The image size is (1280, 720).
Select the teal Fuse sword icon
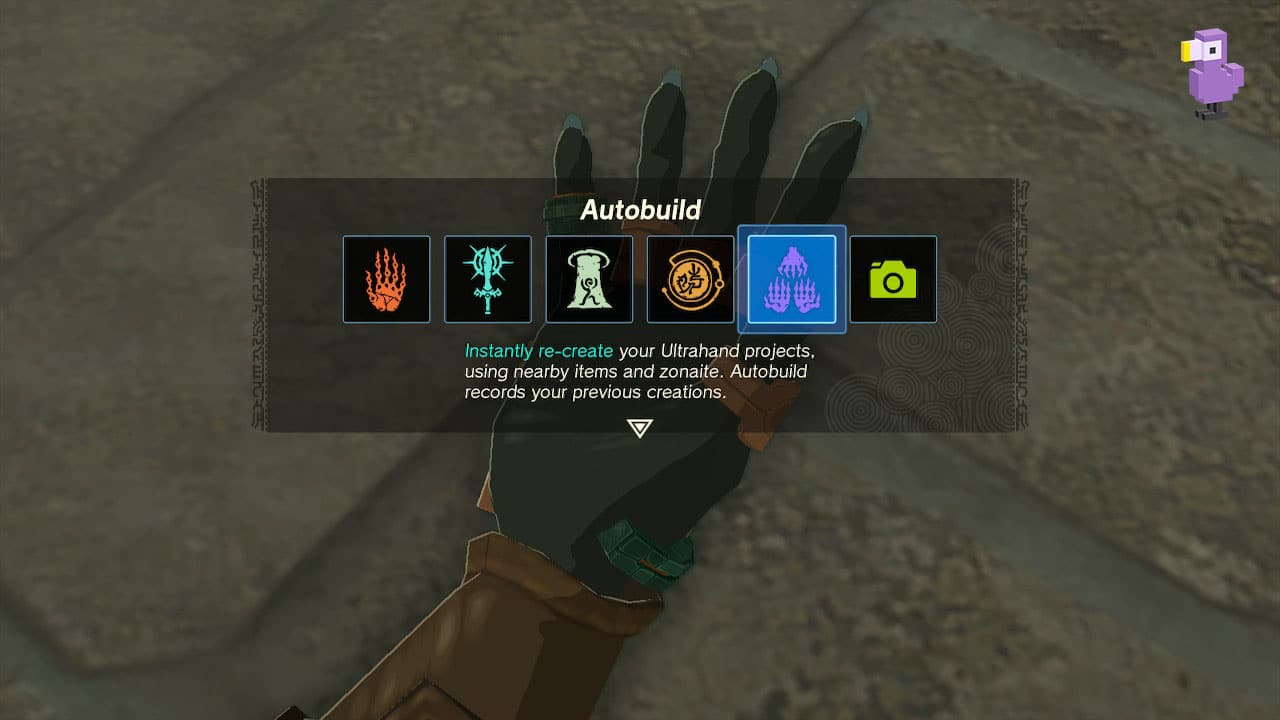tap(488, 279)
